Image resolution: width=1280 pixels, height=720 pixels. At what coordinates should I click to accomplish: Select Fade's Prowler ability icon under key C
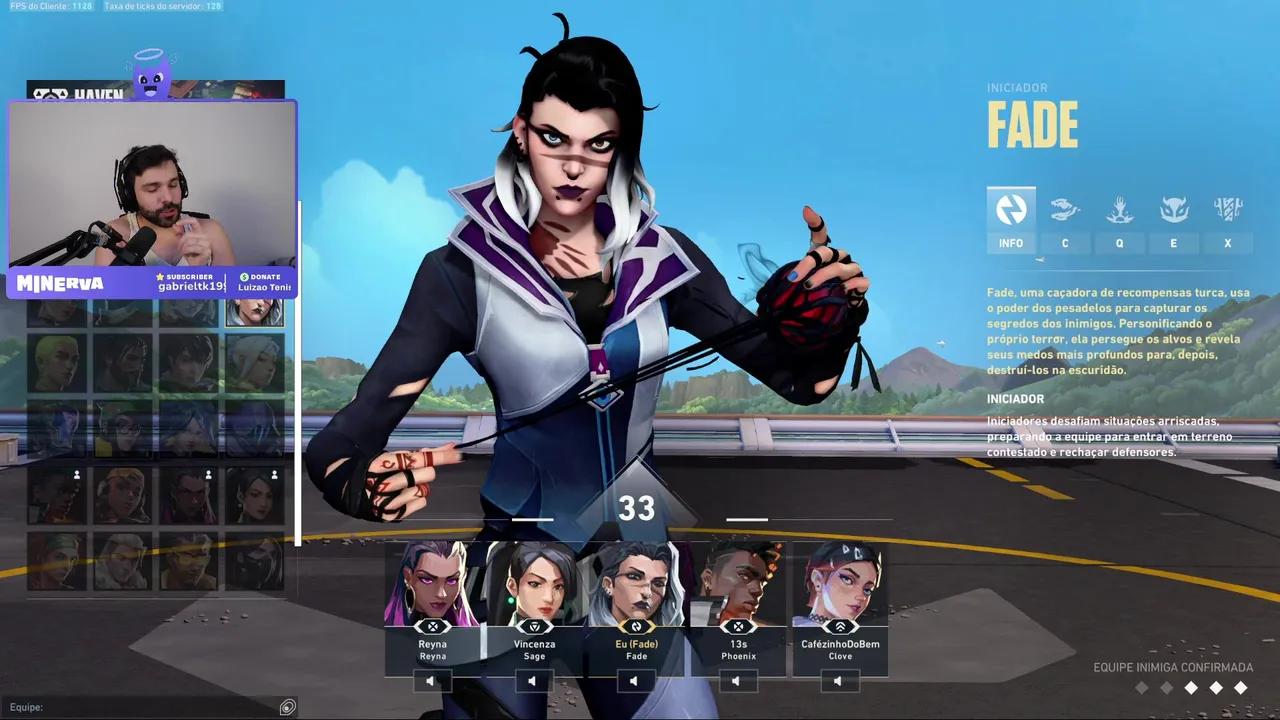[x=1065, y=210]
